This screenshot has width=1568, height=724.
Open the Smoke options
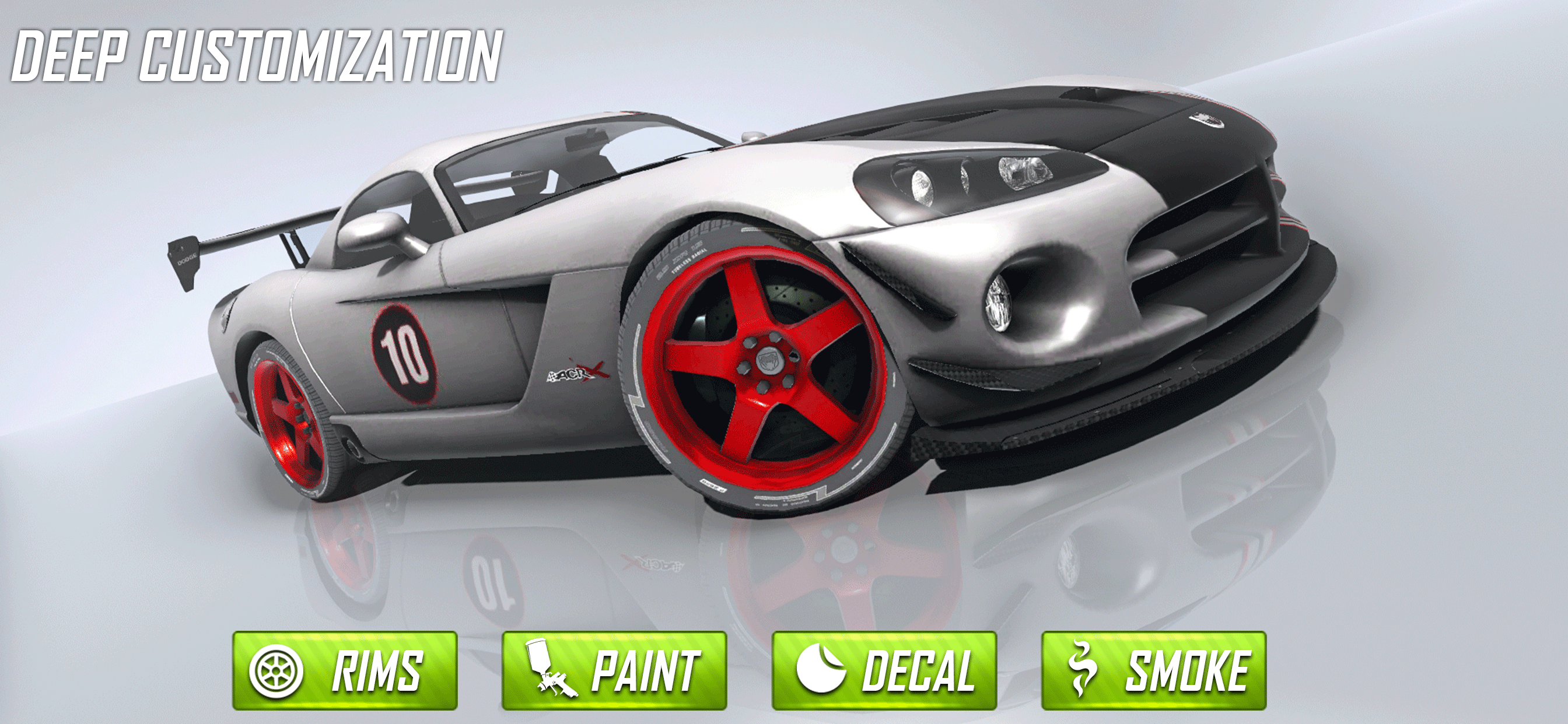(x=1153, y=669)
